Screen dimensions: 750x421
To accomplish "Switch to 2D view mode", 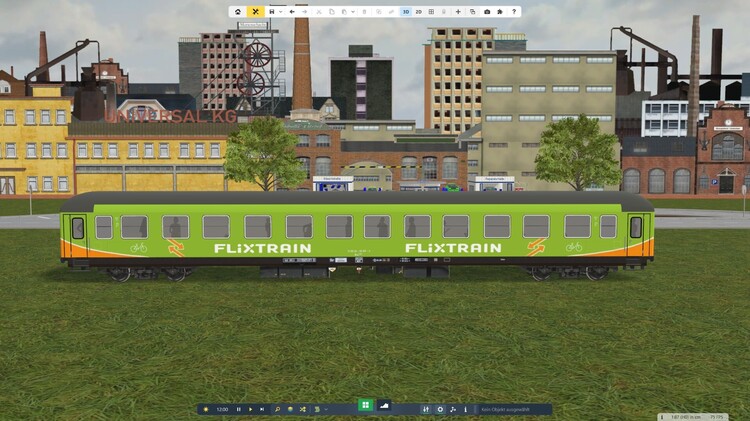I will coord(418,12).
